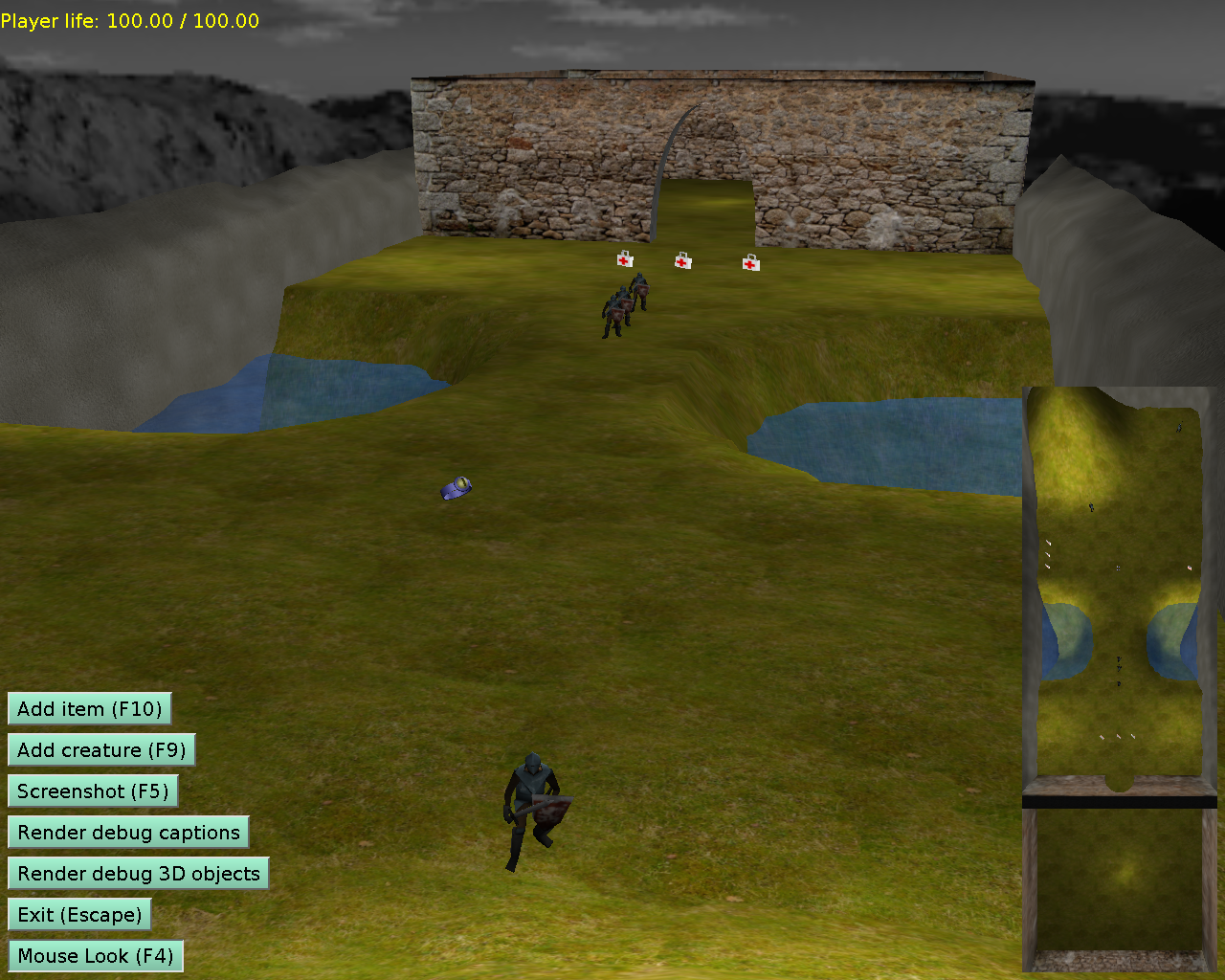This screenshot has height=980, width=1225.
Task: Enable Mouse Look (F4)
Action: [x=95, y=955]
